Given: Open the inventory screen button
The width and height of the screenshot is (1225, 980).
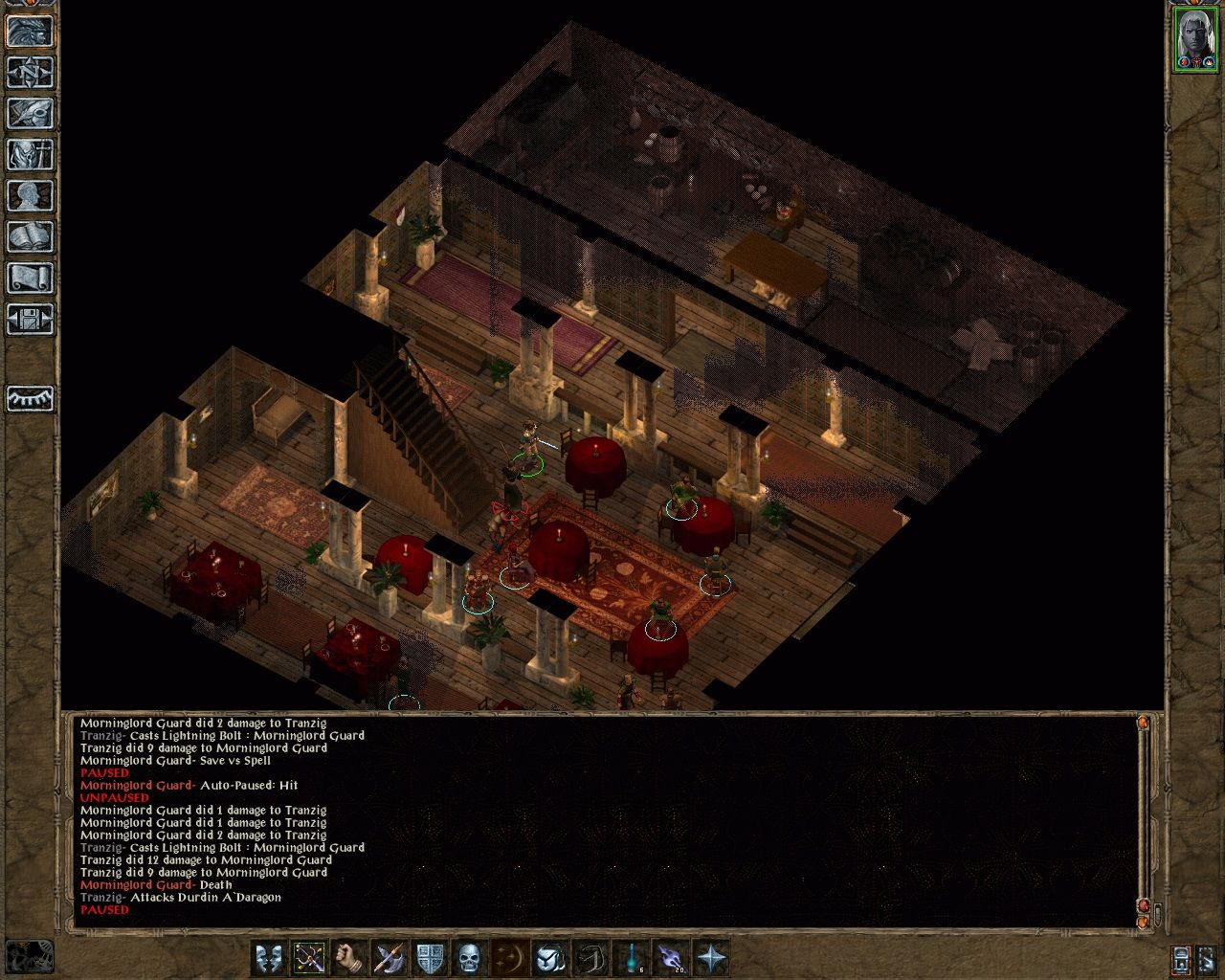Looking at the screenshot, I should pos(30,154).
